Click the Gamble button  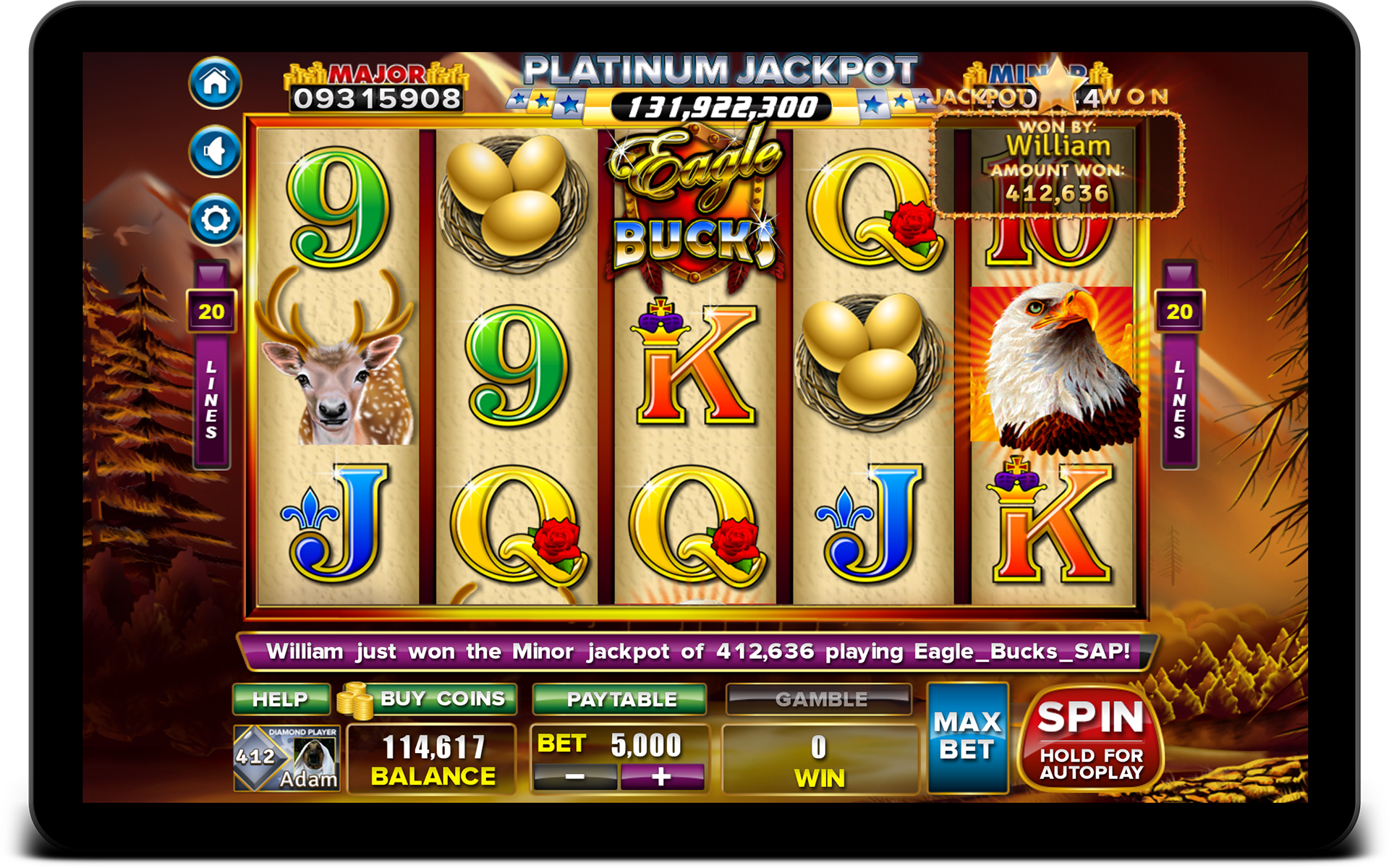[x=820, y=699]
